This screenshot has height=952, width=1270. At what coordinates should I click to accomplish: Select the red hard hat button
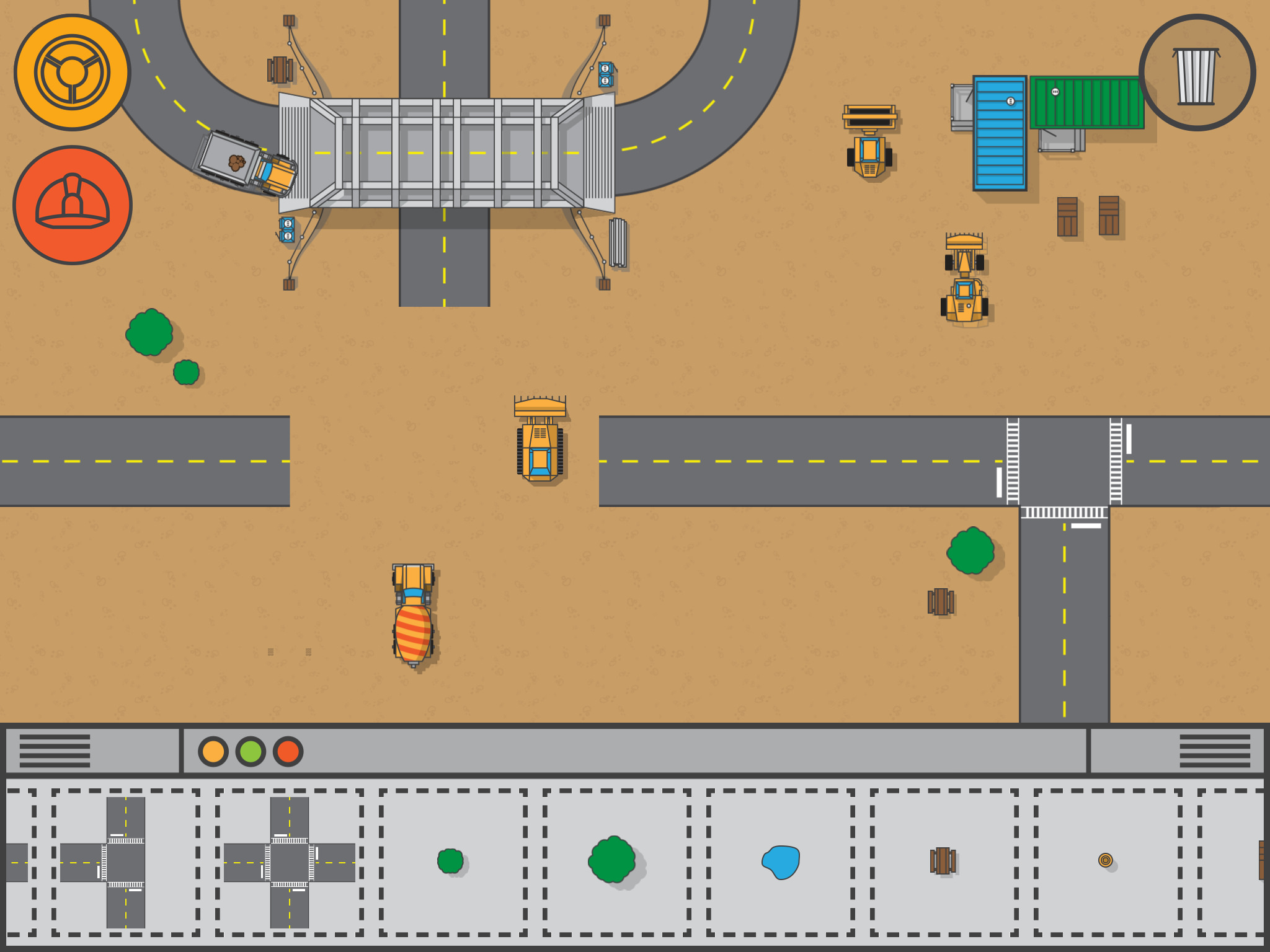(72, 205)
